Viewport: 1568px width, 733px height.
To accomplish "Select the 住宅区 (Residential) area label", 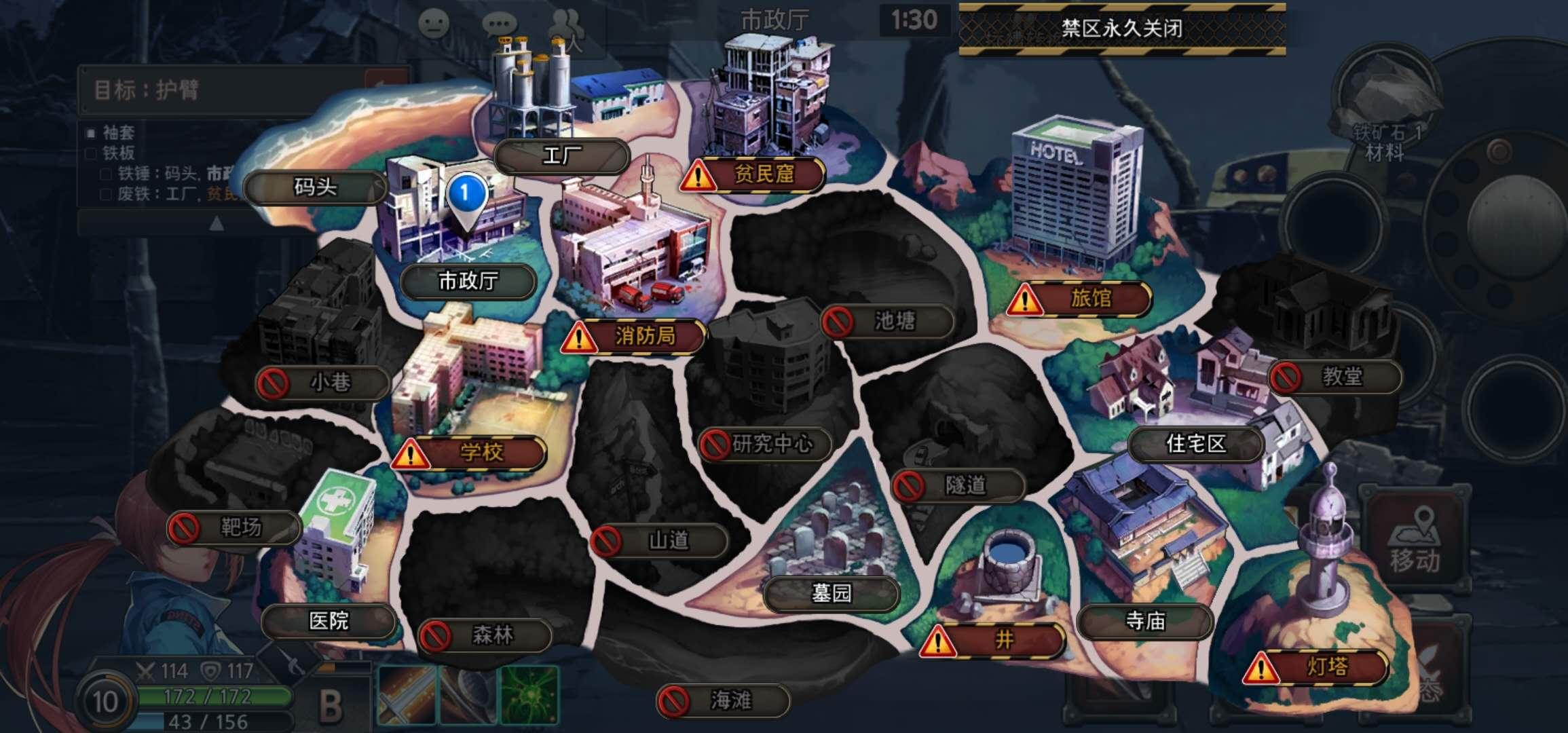I will pos(1195,445).
